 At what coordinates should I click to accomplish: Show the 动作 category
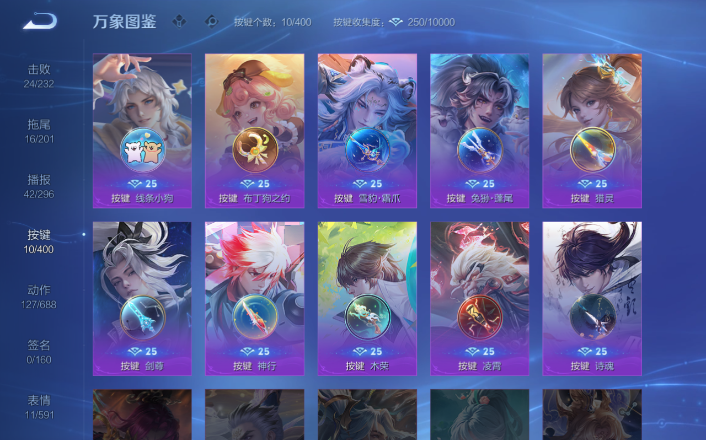pos(39,295)
